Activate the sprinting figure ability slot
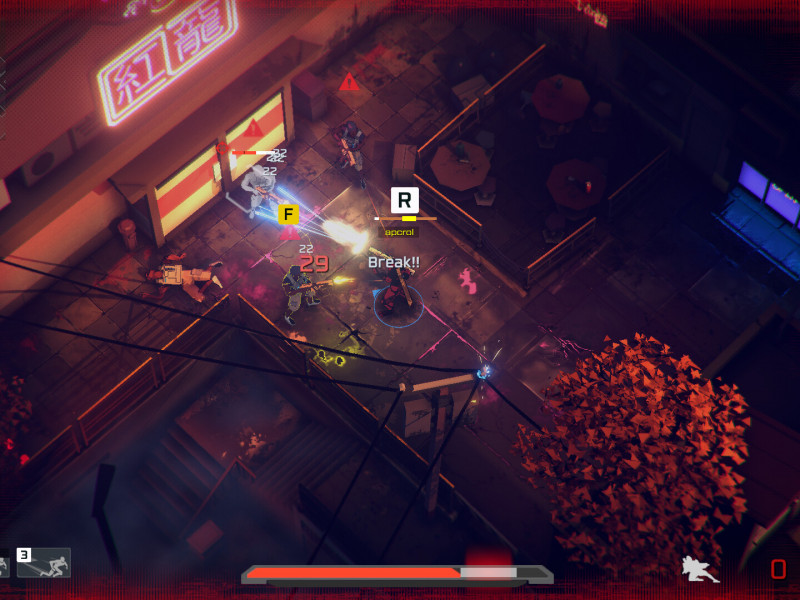 (45, 564)
